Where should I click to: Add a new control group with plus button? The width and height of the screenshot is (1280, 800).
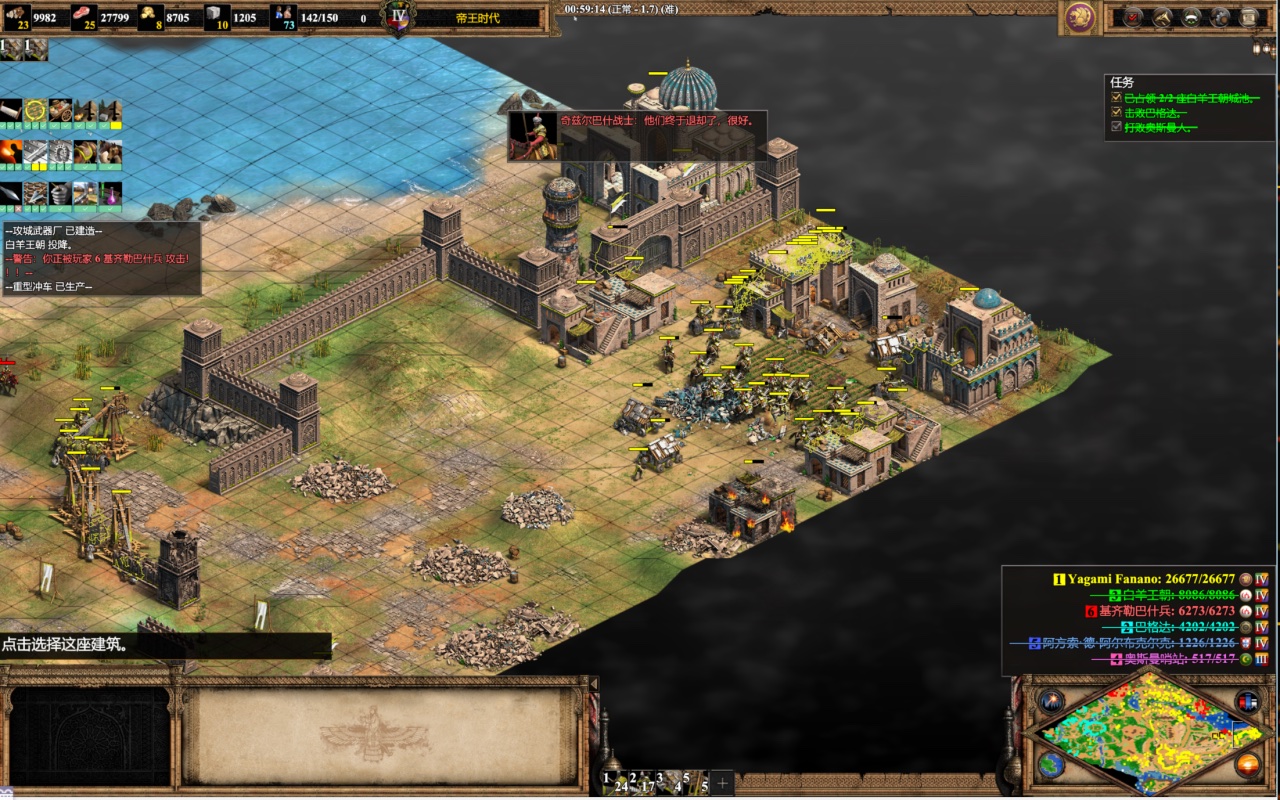[x=722, y=782]
